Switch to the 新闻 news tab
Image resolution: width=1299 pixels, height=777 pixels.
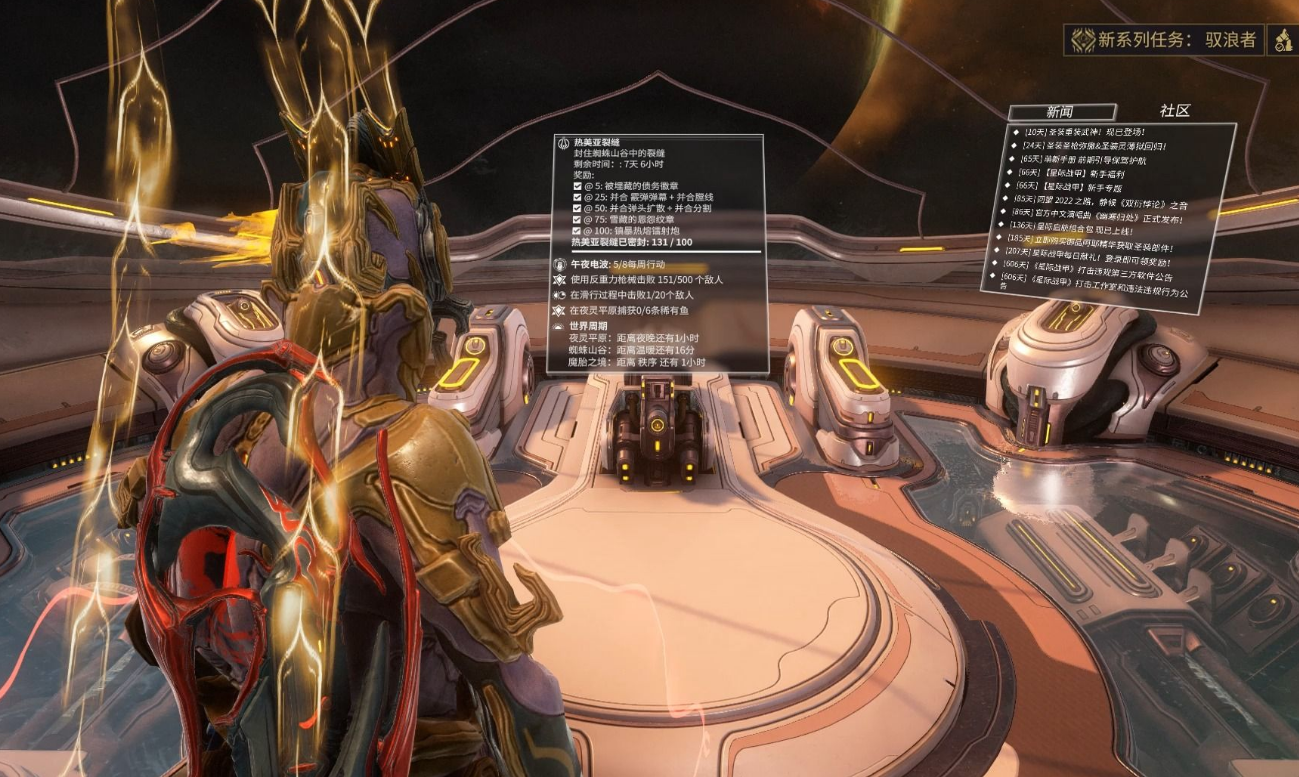(x=1061, y=112)
